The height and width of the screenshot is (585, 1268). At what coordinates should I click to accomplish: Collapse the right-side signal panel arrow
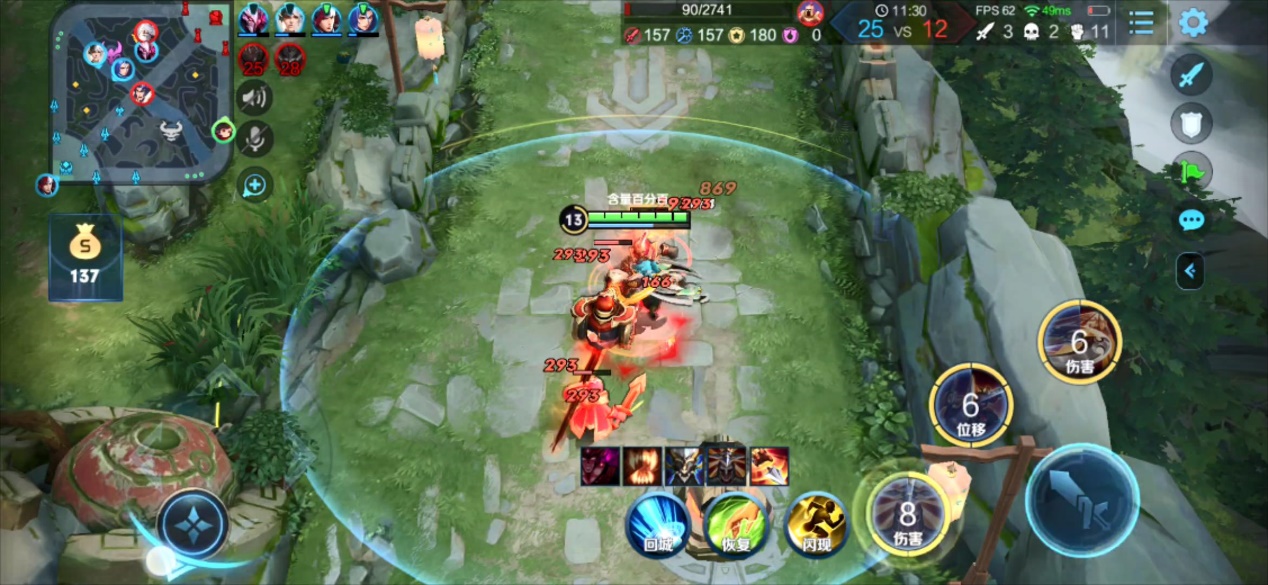pos(1190,270)
